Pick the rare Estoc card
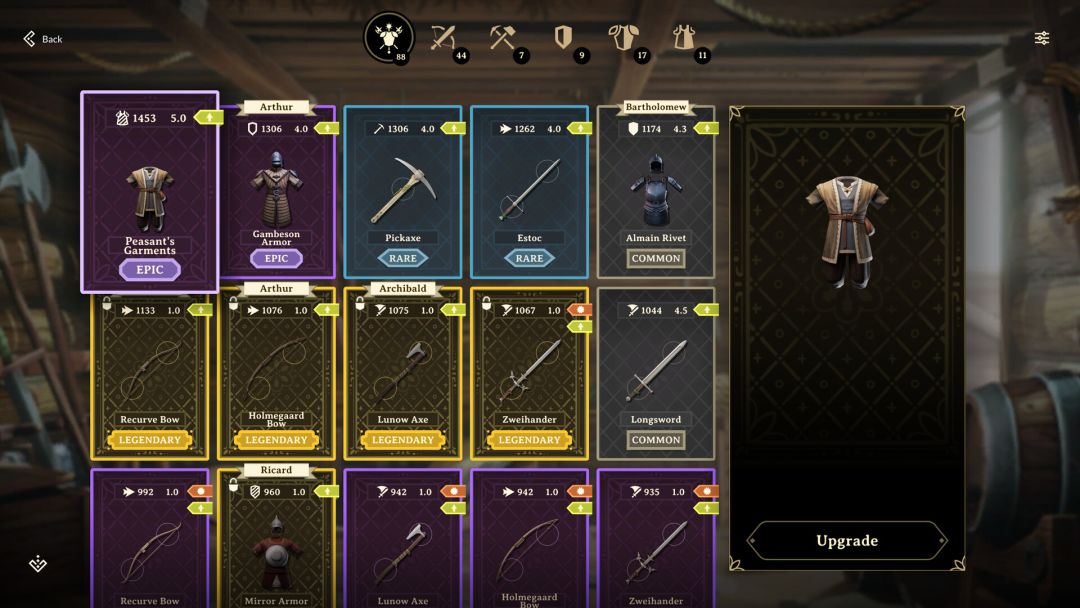The image size is (1080, 608). click(530, 192)
